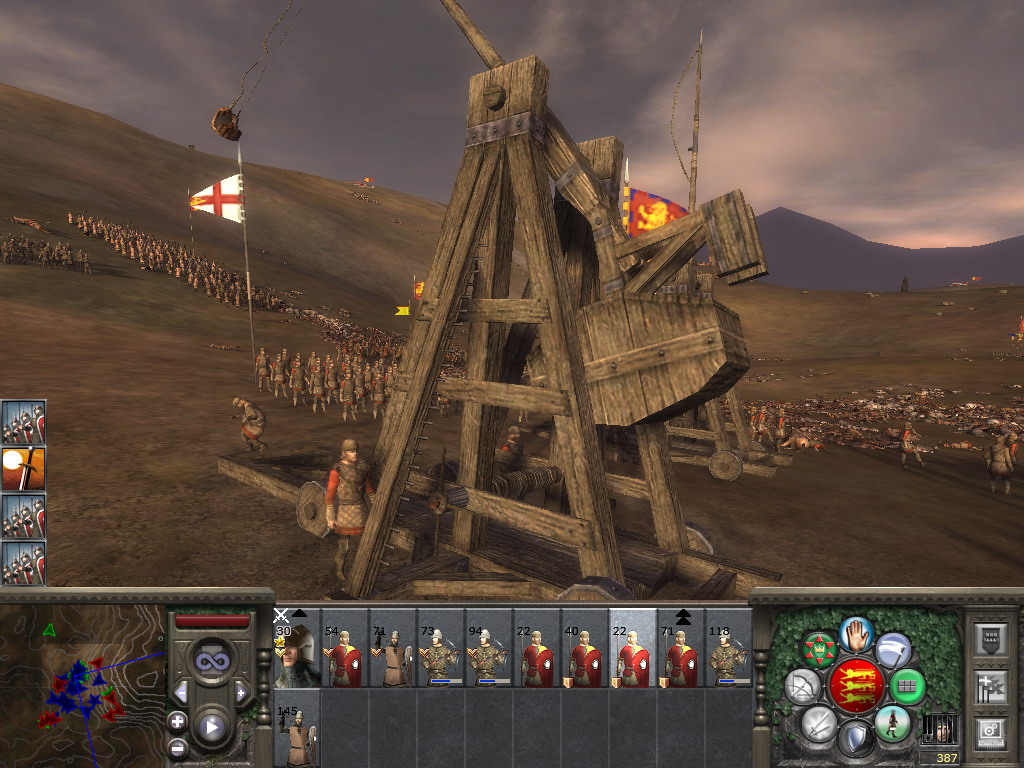Viewport: 1024px width, 768px height.
Task: Click the red England three-lions faction emblem
Action: [x=854, y=686]
